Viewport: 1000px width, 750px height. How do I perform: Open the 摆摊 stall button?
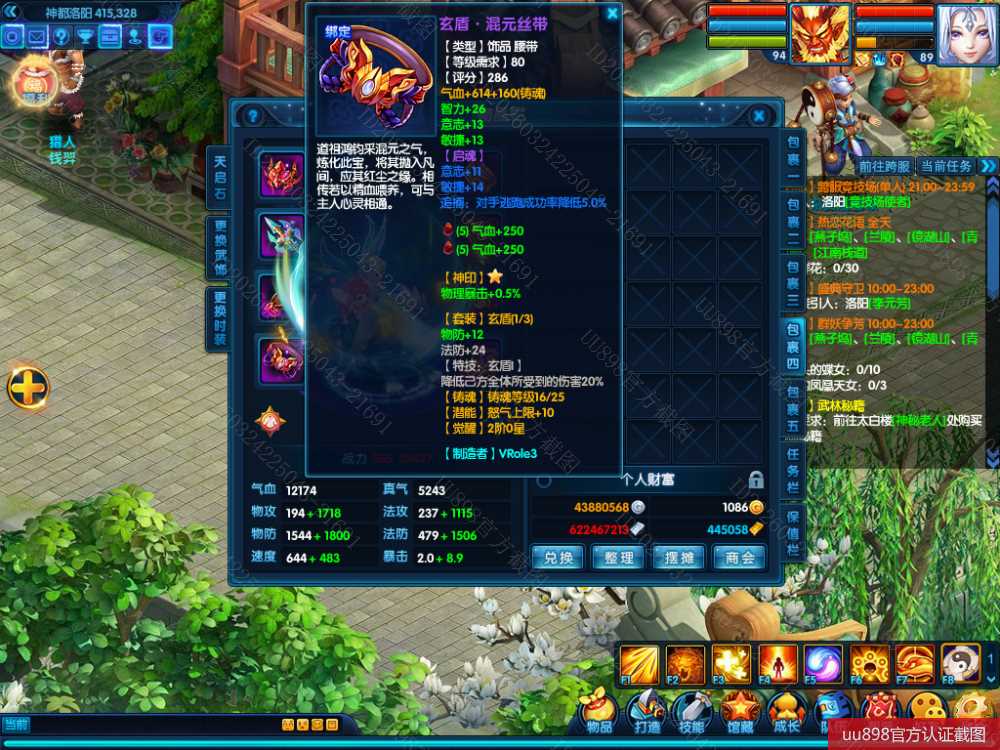click(678, 557)
